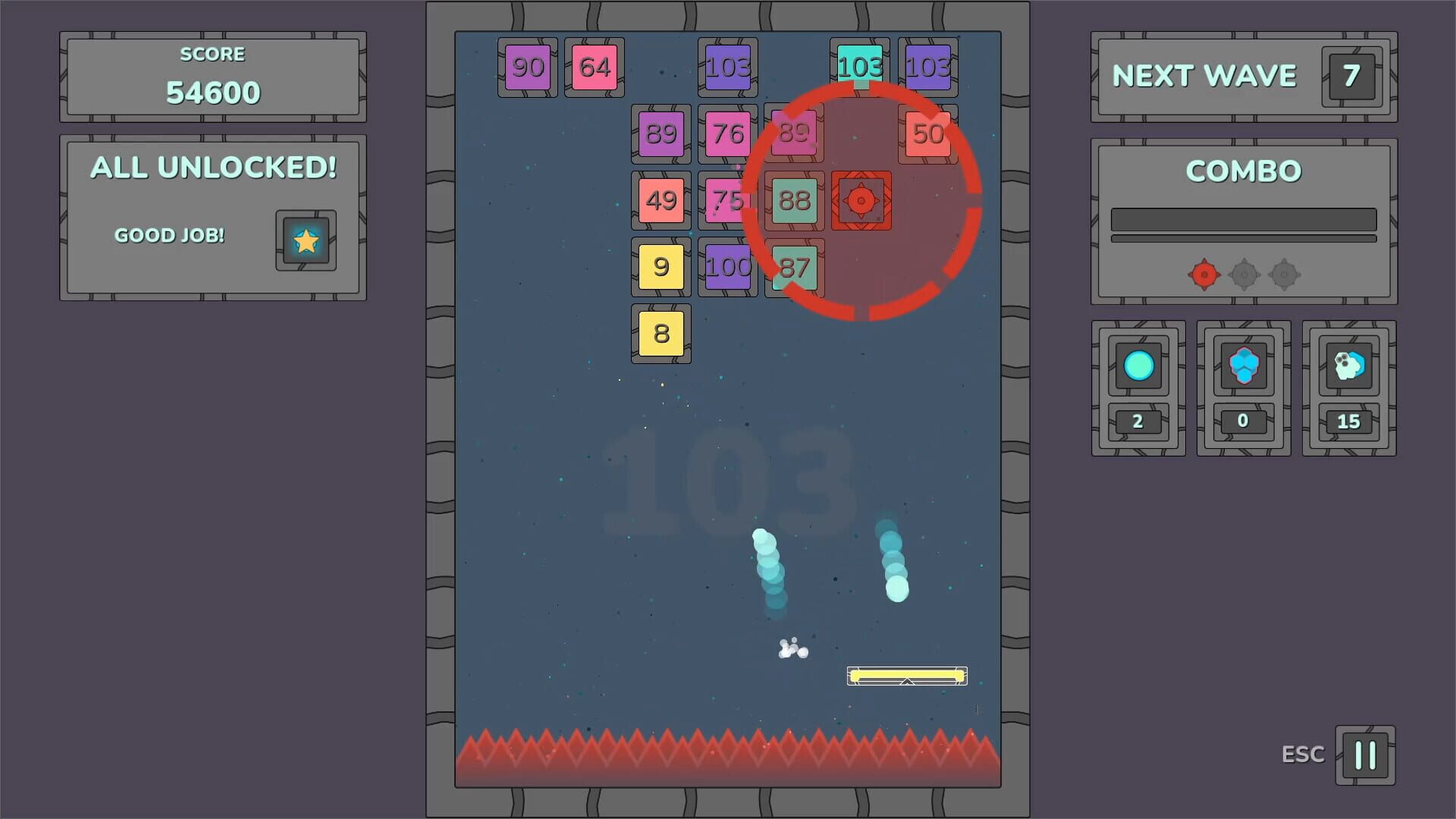This screenshot has height=819, width=1456.
Task: Click the score value 54600
Action: (212, 91)
